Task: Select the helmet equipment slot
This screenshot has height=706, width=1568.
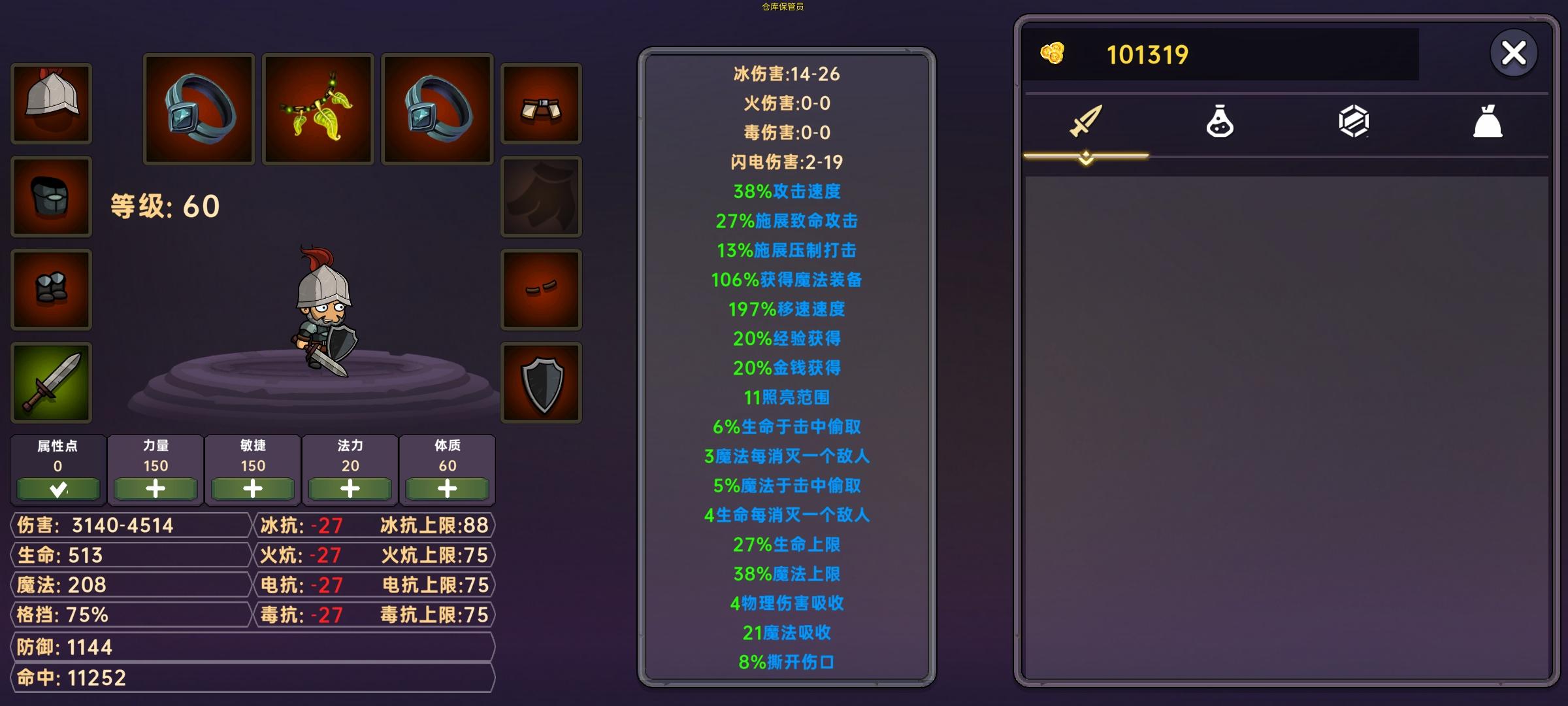Action: [50, 105]
